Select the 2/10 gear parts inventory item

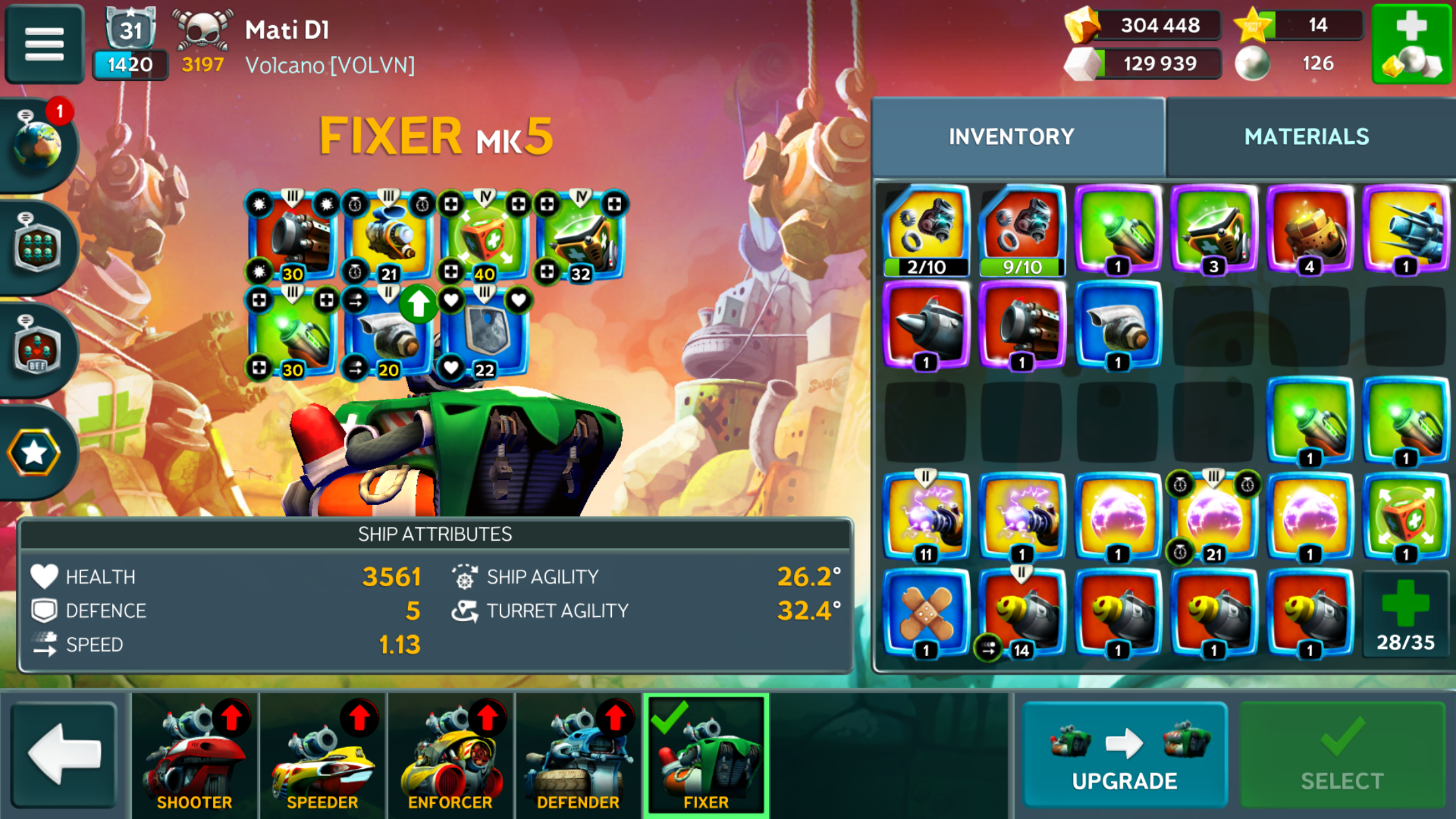pos(926,231)
